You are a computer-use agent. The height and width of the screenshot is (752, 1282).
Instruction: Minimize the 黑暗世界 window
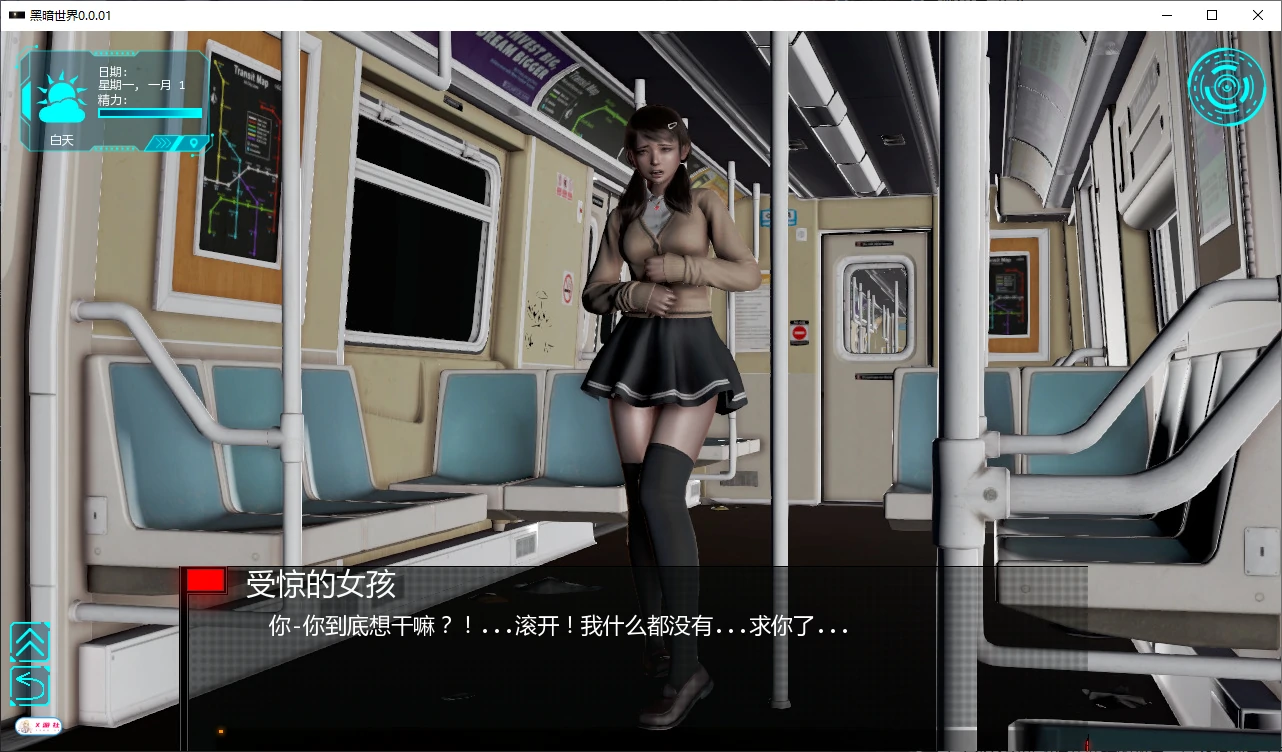[1166, 15]
